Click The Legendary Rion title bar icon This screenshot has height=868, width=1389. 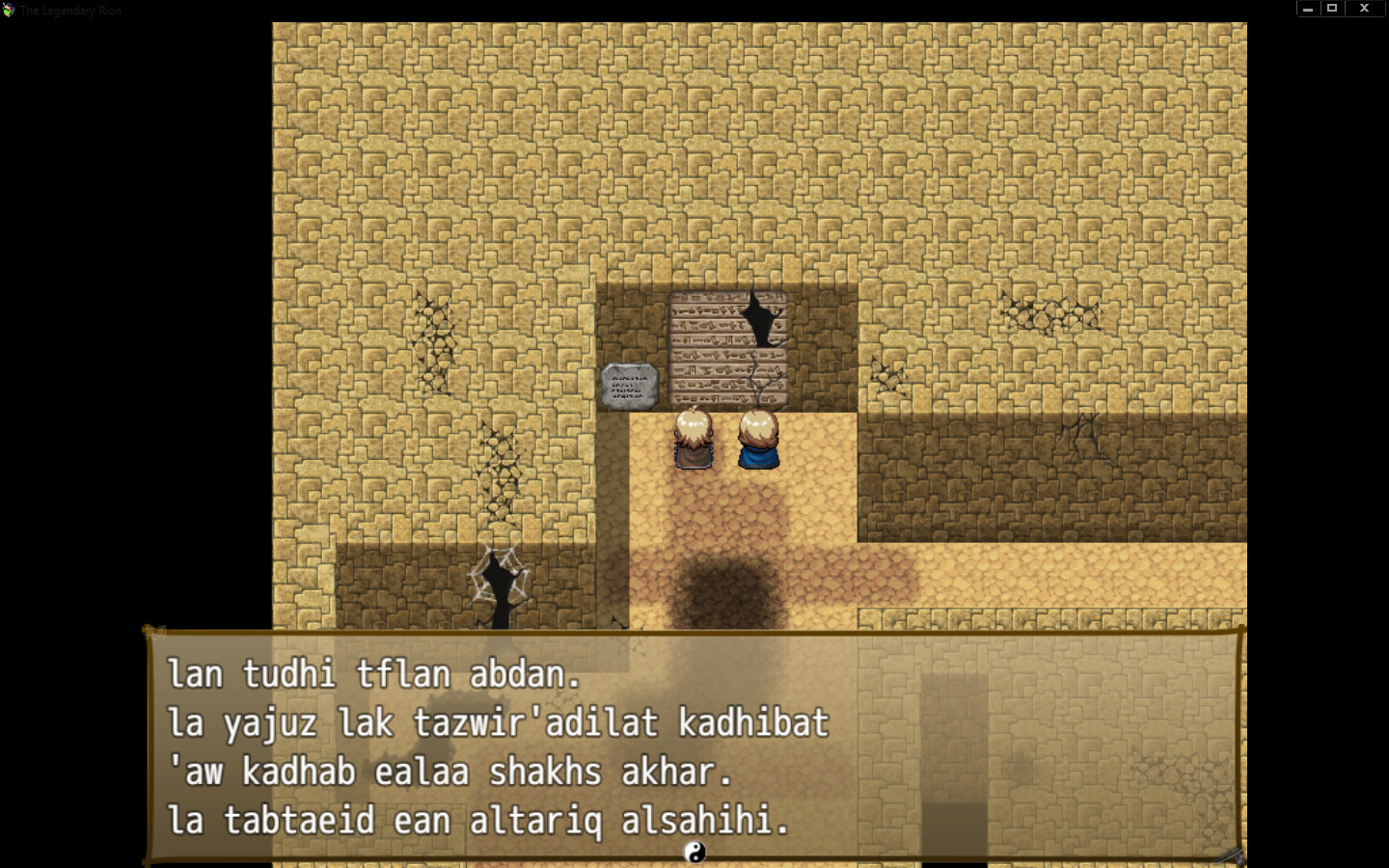(x=10, y=10)
